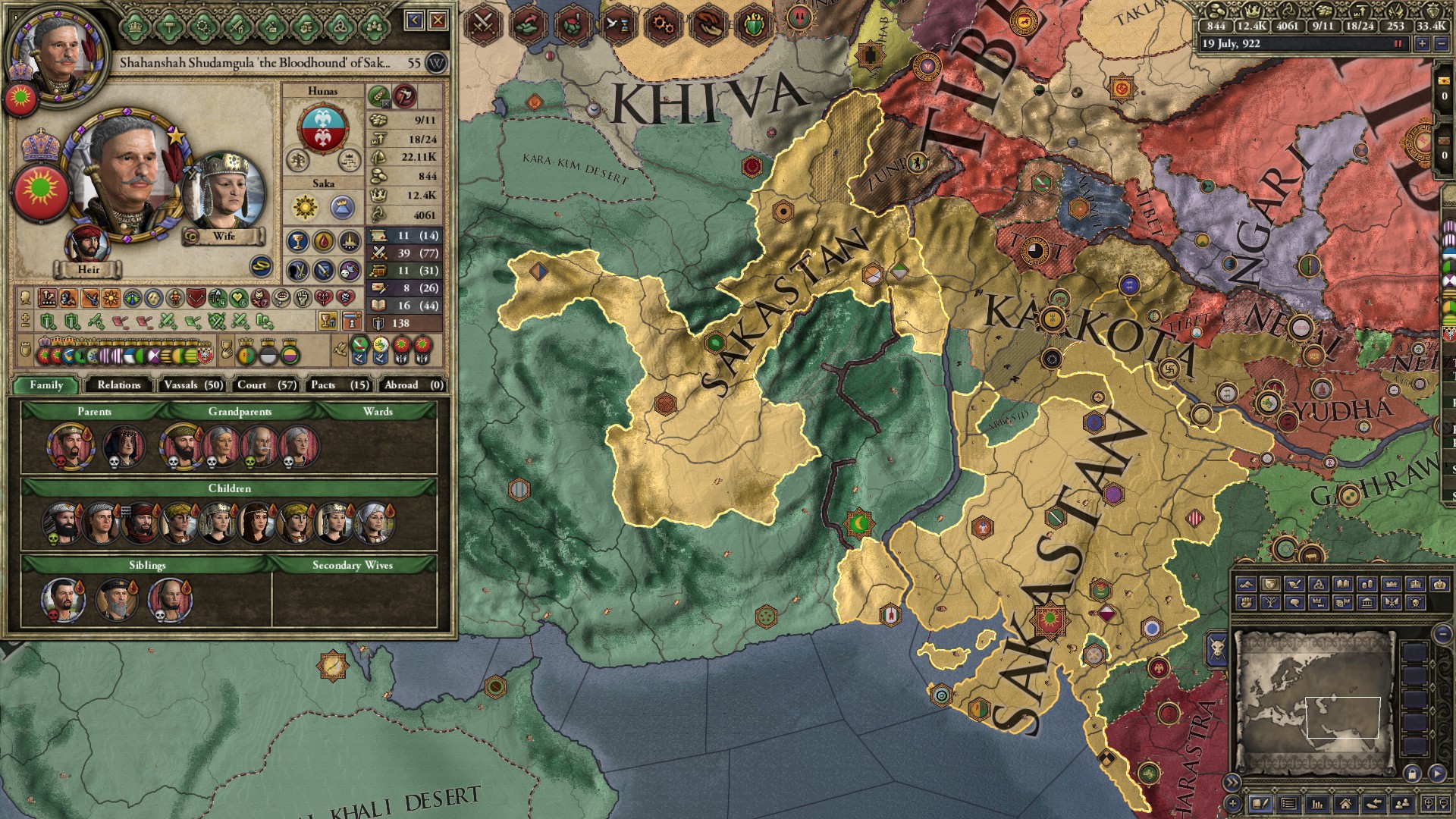Select the terrain map mode icon
Image resolution: width=1456 pixels, height=819 pixels.
pos(1246,584)
